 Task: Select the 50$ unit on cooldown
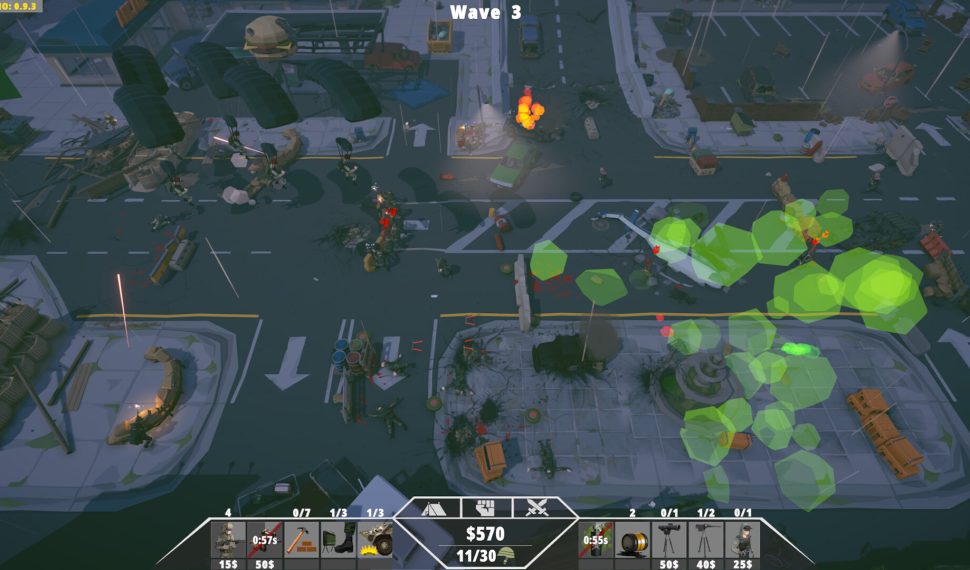coord(265,540)
